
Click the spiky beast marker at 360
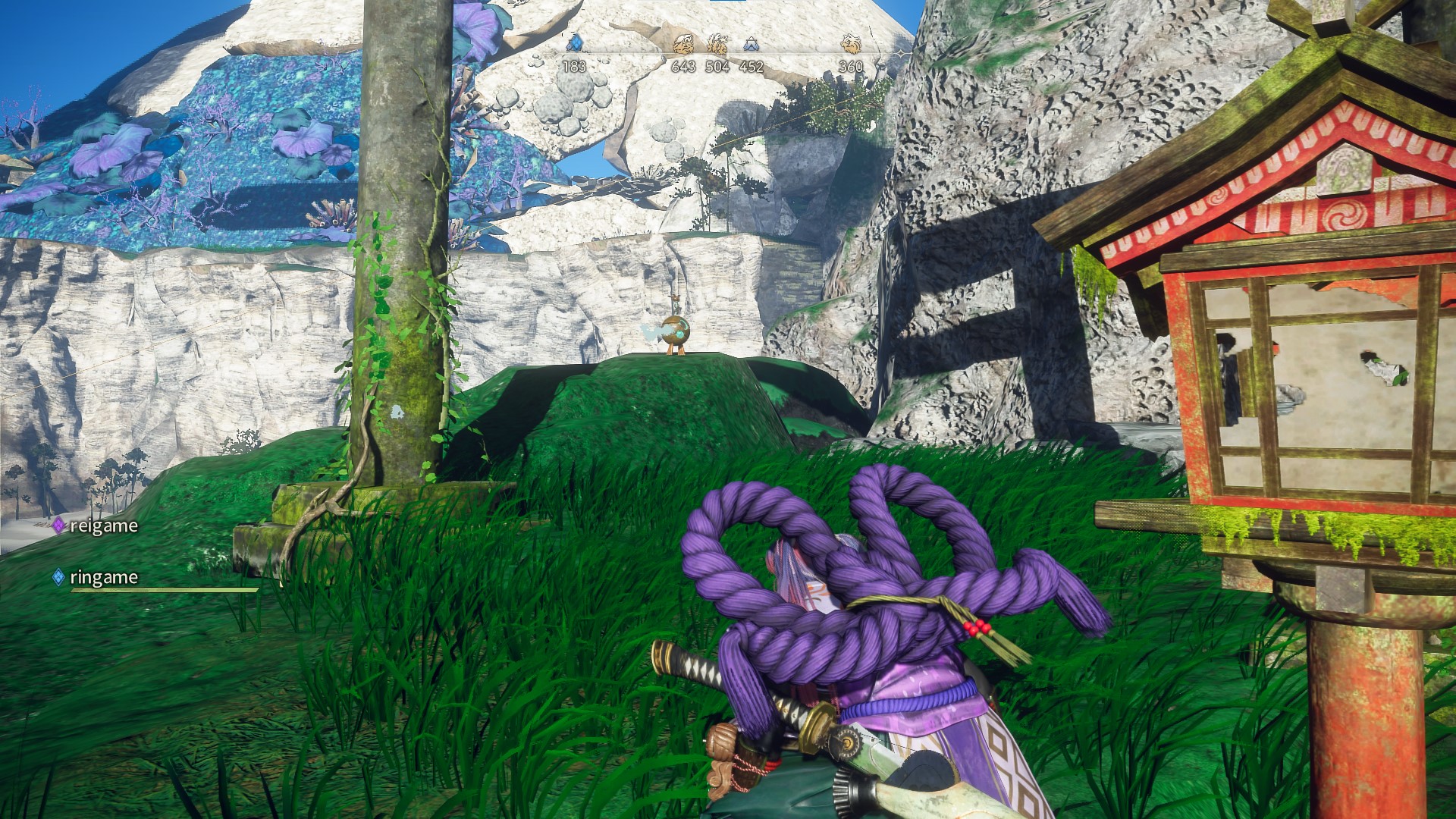pyautogui.click(x=851, y=43)
